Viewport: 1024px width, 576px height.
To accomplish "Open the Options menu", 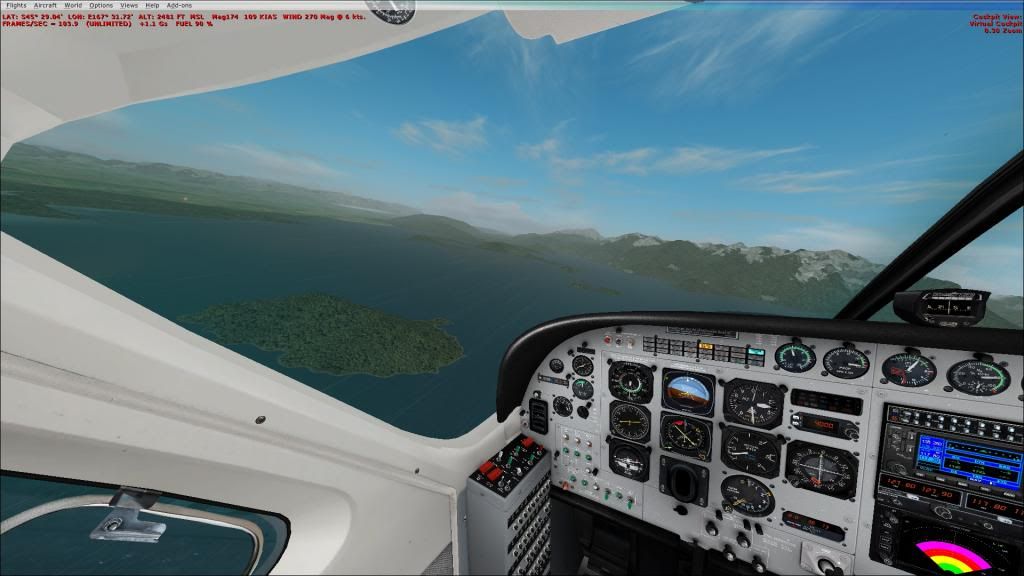I will (101, 5).
